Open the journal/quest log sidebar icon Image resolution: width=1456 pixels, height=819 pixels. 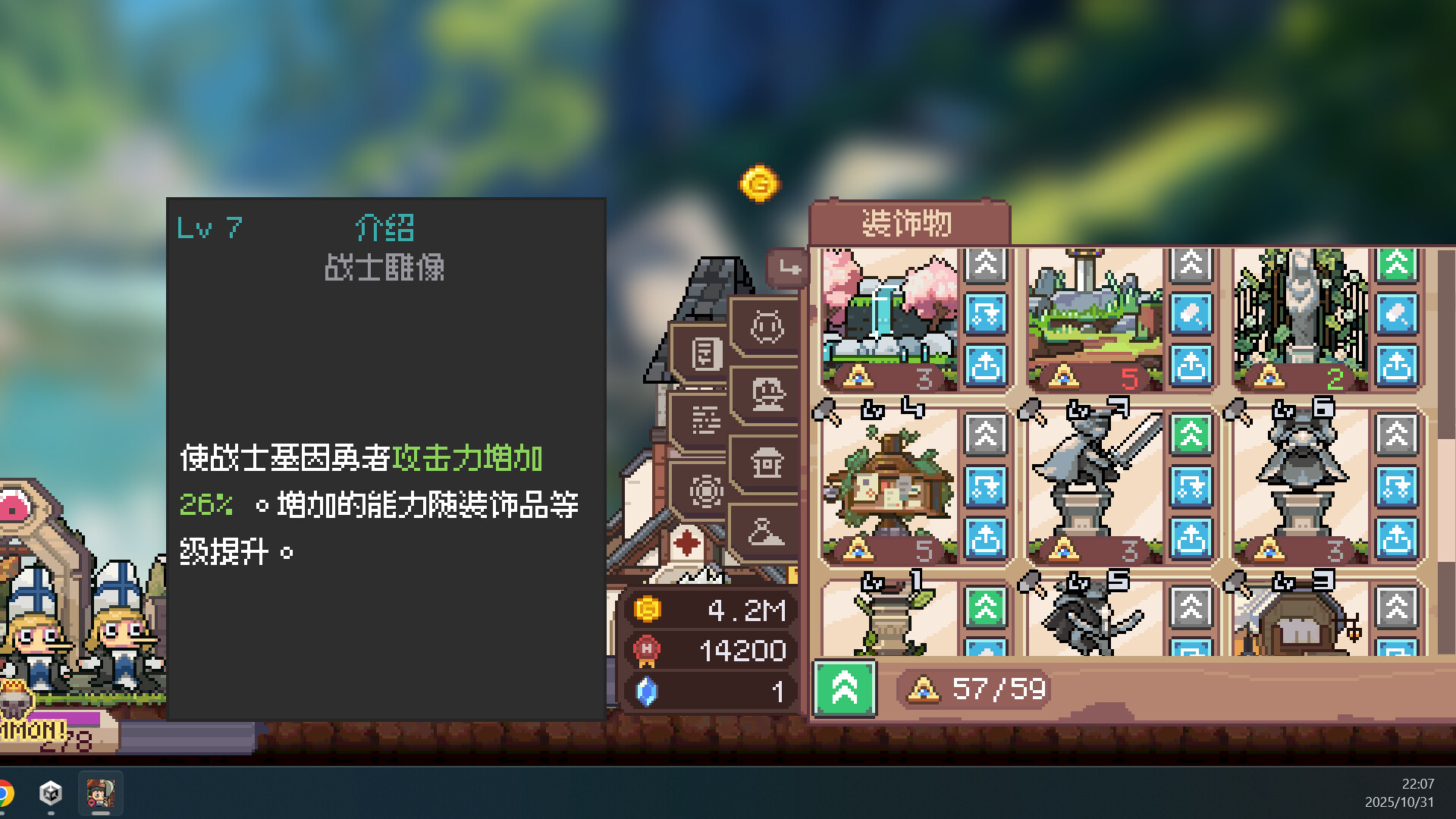coord(706,353)
